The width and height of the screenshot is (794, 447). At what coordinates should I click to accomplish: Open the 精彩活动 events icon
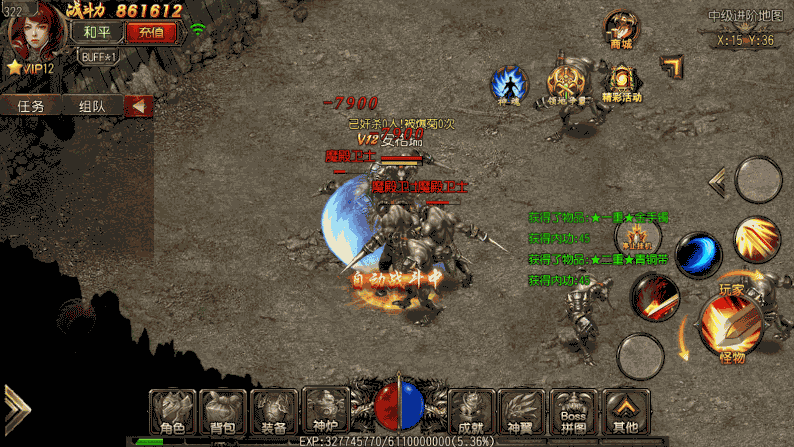coord(622,83)
